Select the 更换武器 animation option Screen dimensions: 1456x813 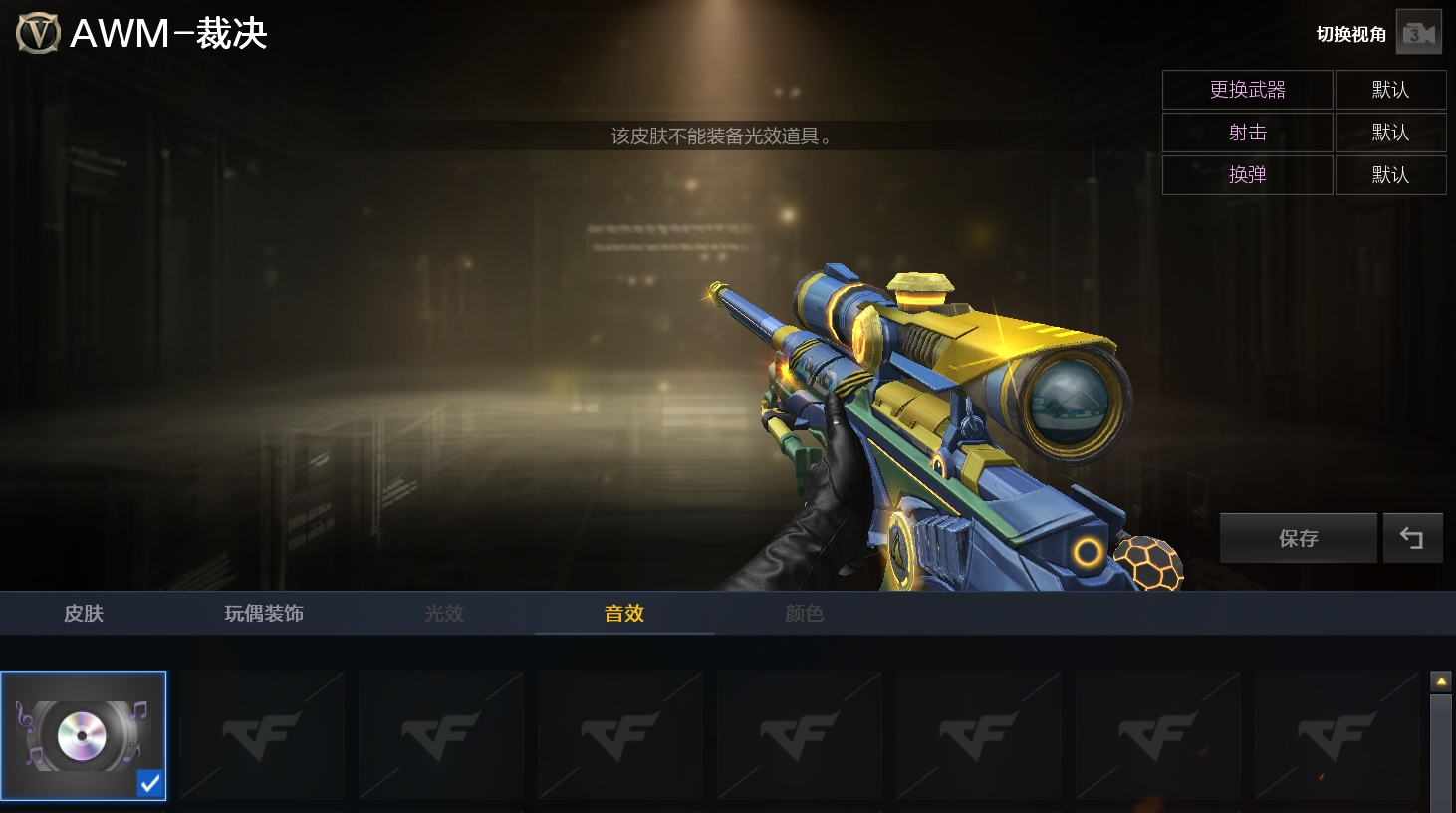coord(1247,90)
